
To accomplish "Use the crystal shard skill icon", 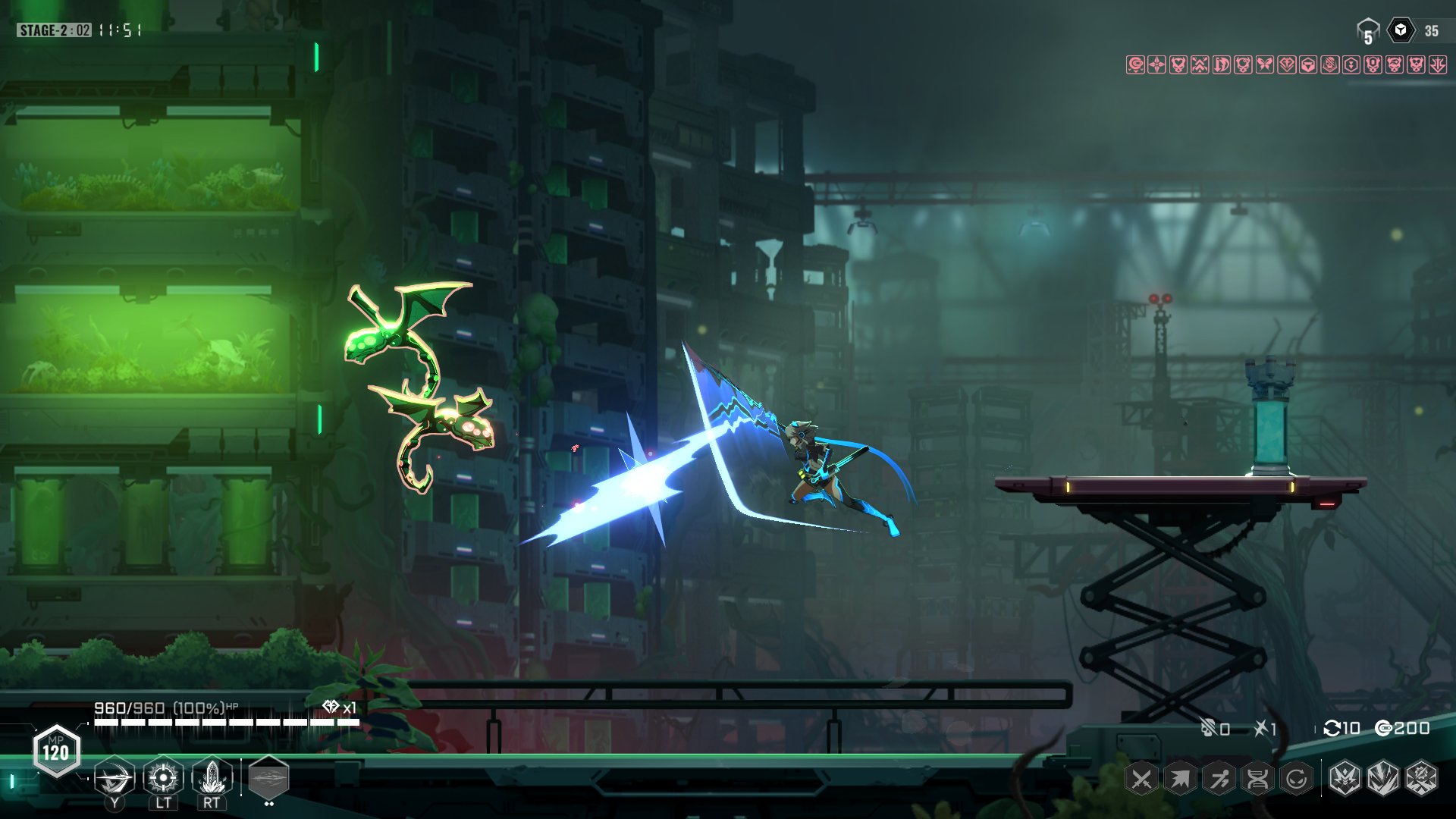I will click(x=212, y=777).
